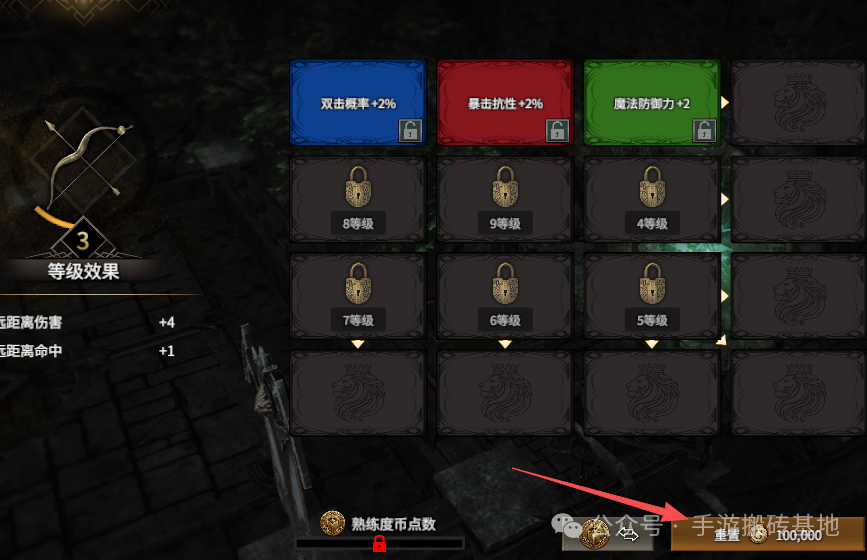Select the blue 双击概率 +2% effect tile
This screenshot has width=867, height=560.
coord(357,101)
